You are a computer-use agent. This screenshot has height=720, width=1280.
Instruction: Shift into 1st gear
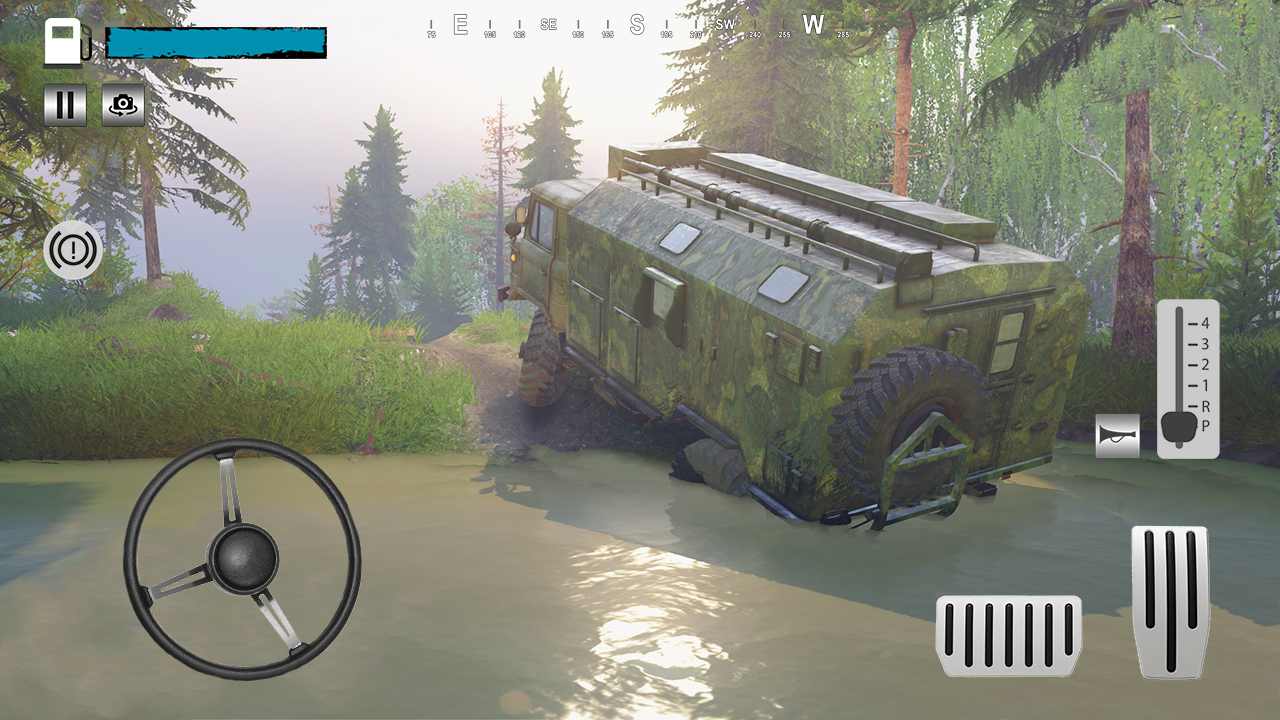point(1205,386)
